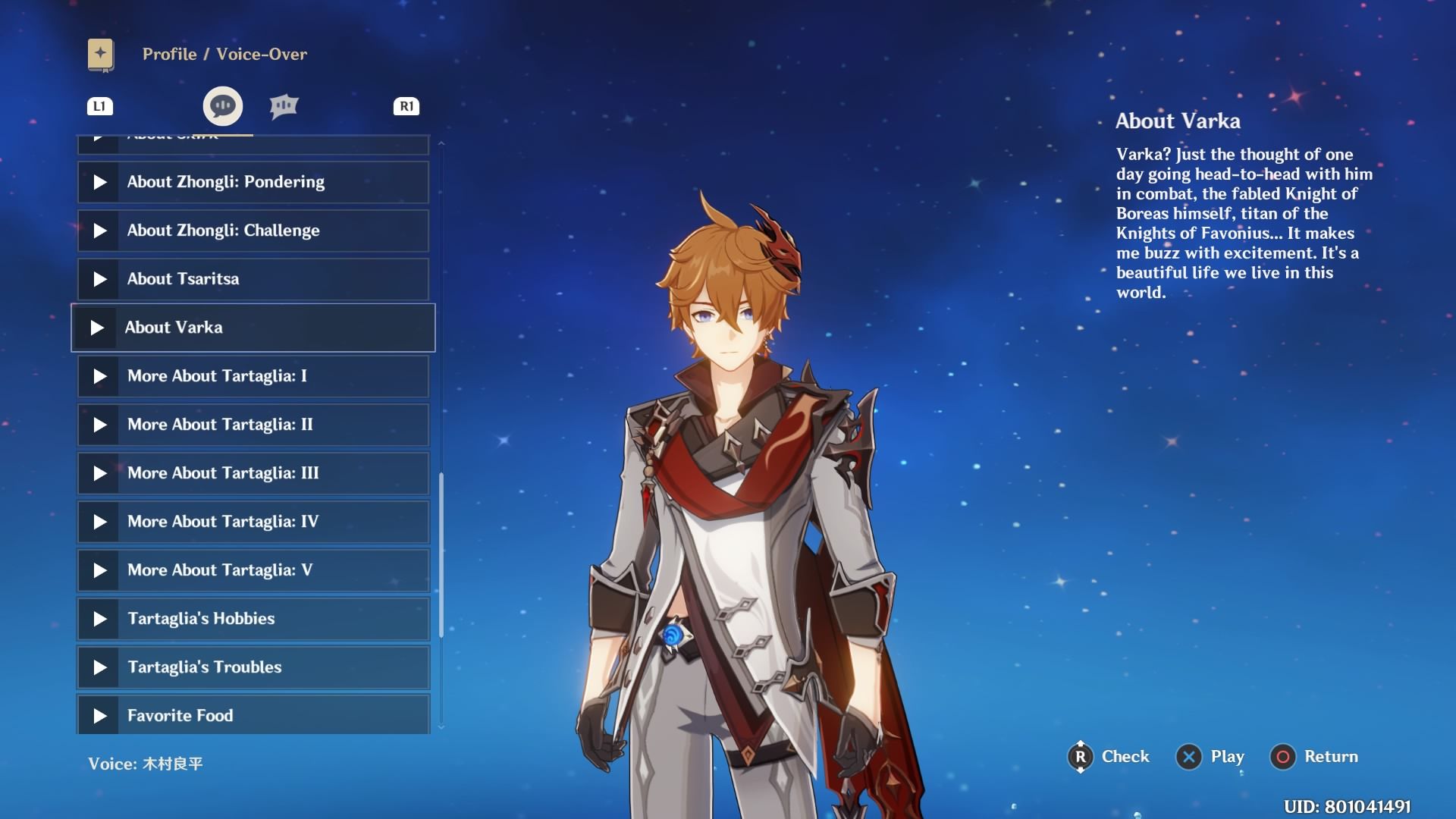Choose the About Tsaritsa voice-over

[253, 279]
